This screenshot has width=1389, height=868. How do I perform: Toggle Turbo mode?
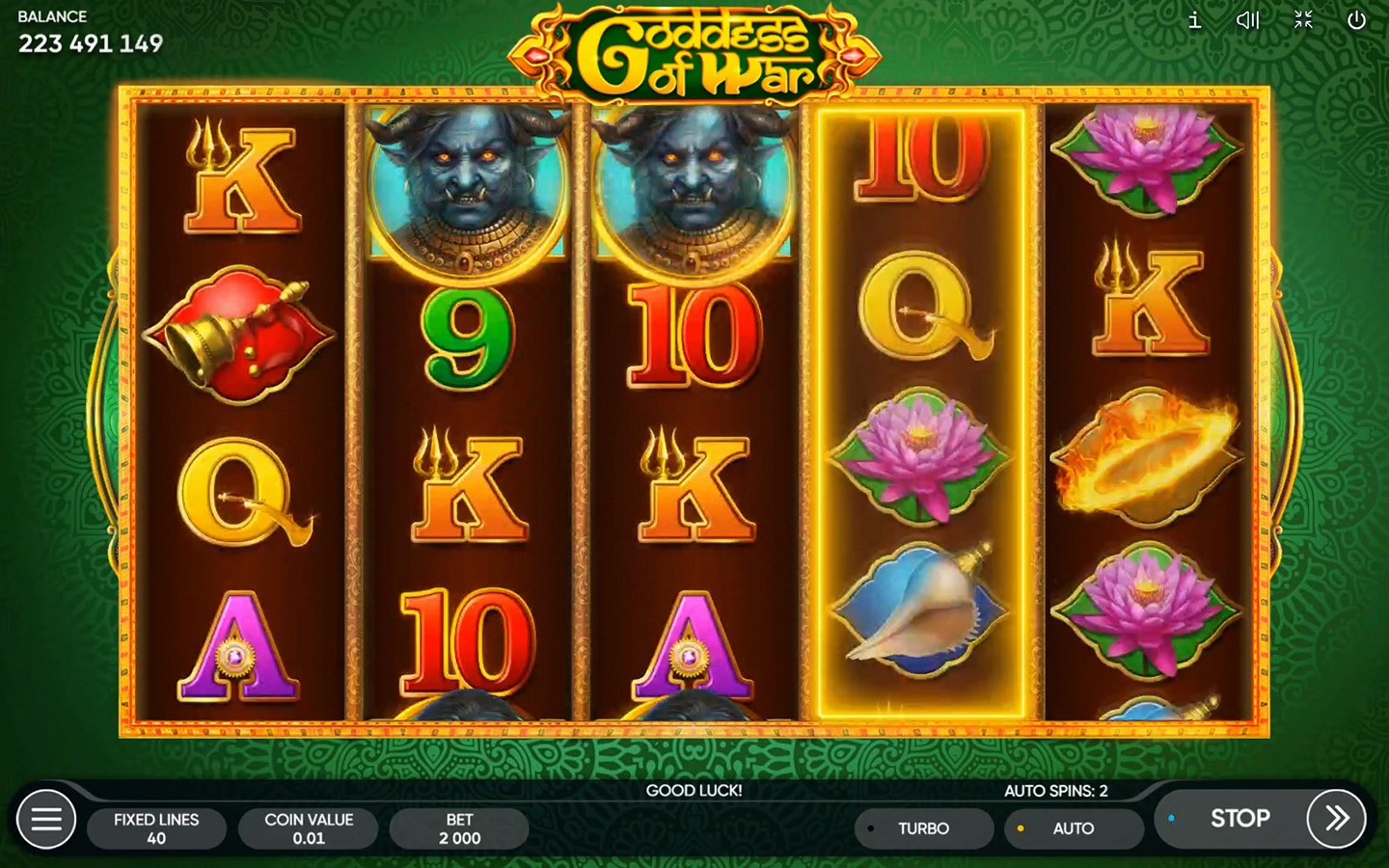pyautogui.click(x=923, y=828)
